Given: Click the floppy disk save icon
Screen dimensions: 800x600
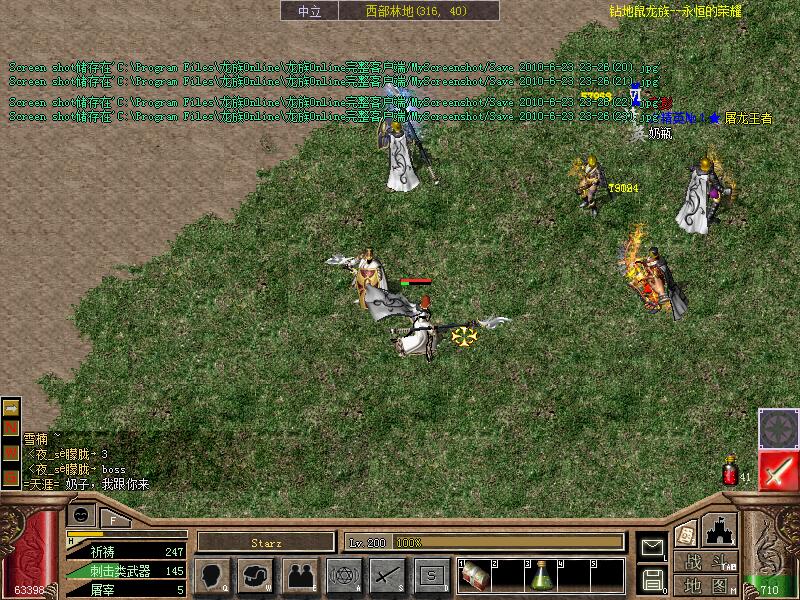Looking at the screenshot, I should tap(652, 579).
